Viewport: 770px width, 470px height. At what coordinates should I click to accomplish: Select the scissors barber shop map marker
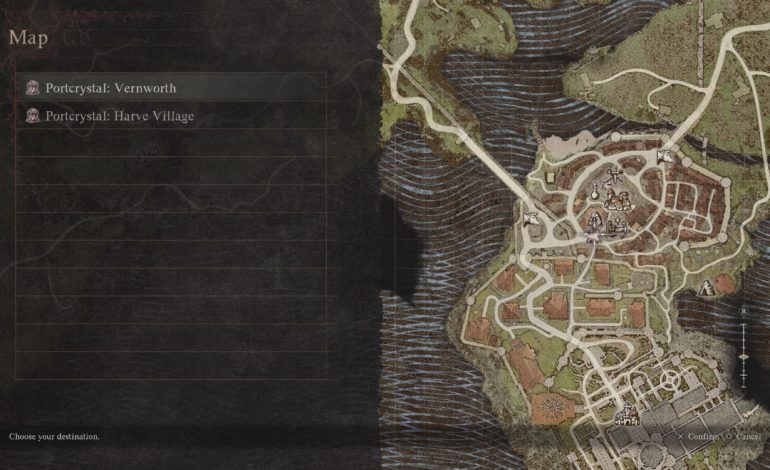coord(616,178)
